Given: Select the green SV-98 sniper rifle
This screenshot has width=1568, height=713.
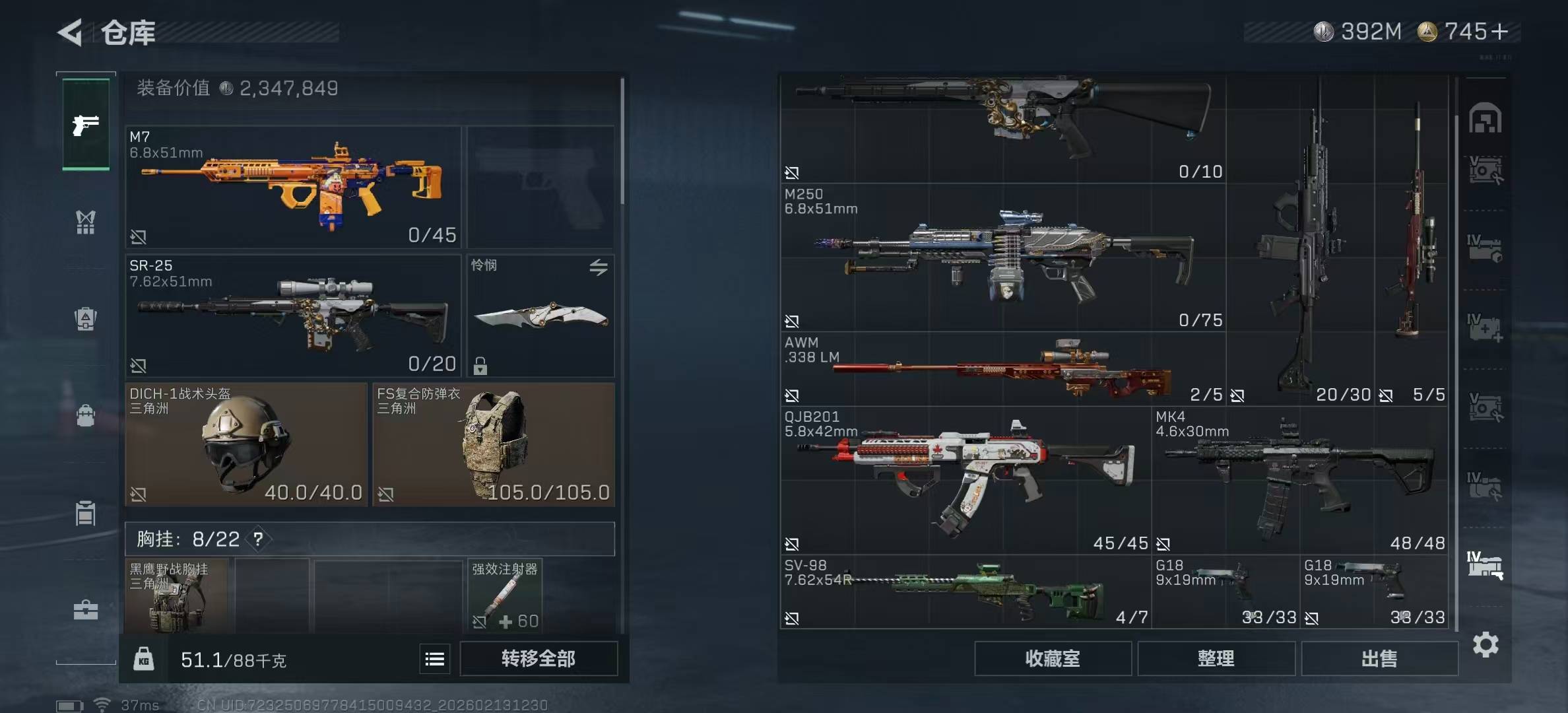Looking at the screenshot, I should point(965,592).
